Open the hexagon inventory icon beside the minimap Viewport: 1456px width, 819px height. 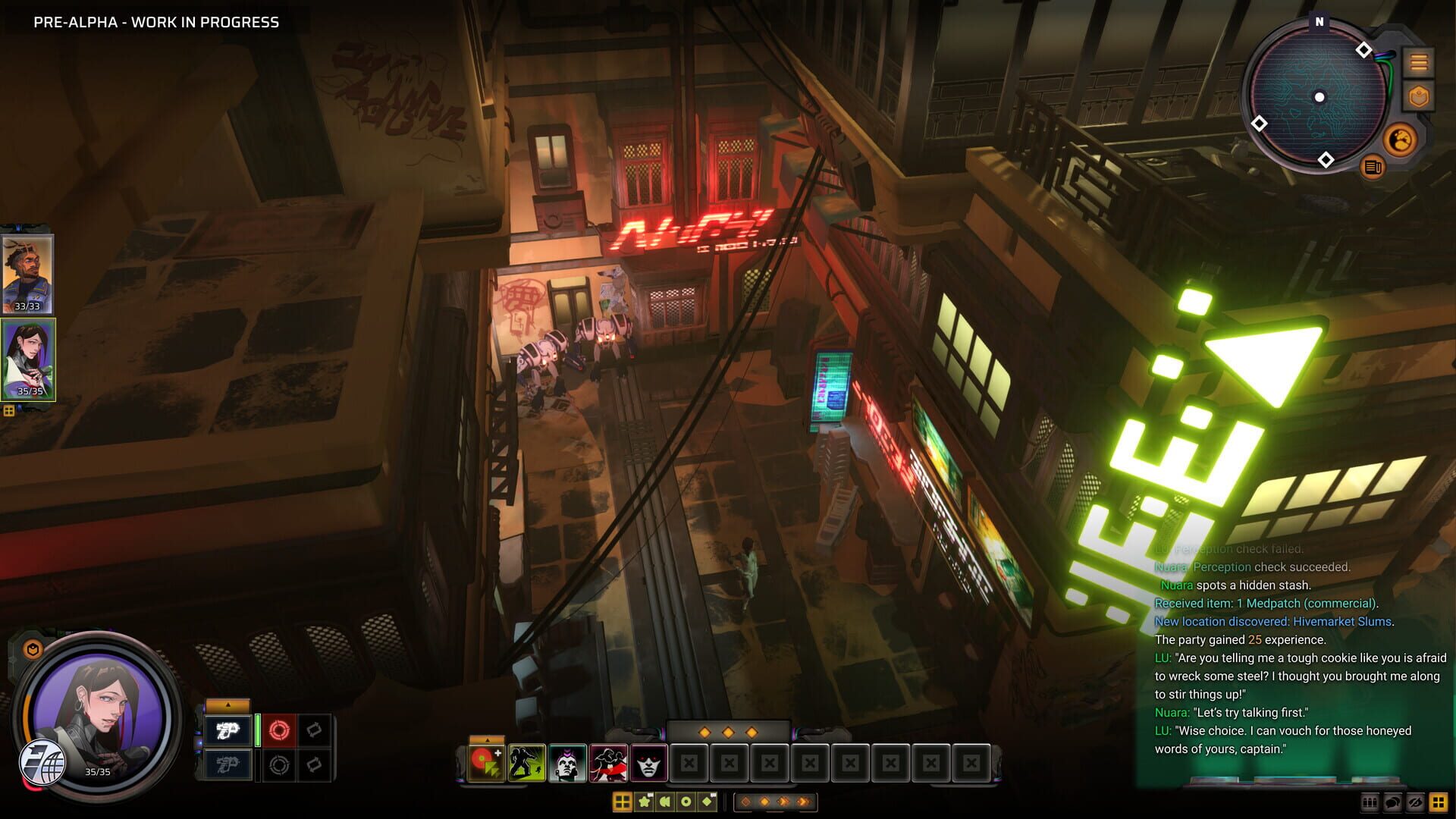1419,96
